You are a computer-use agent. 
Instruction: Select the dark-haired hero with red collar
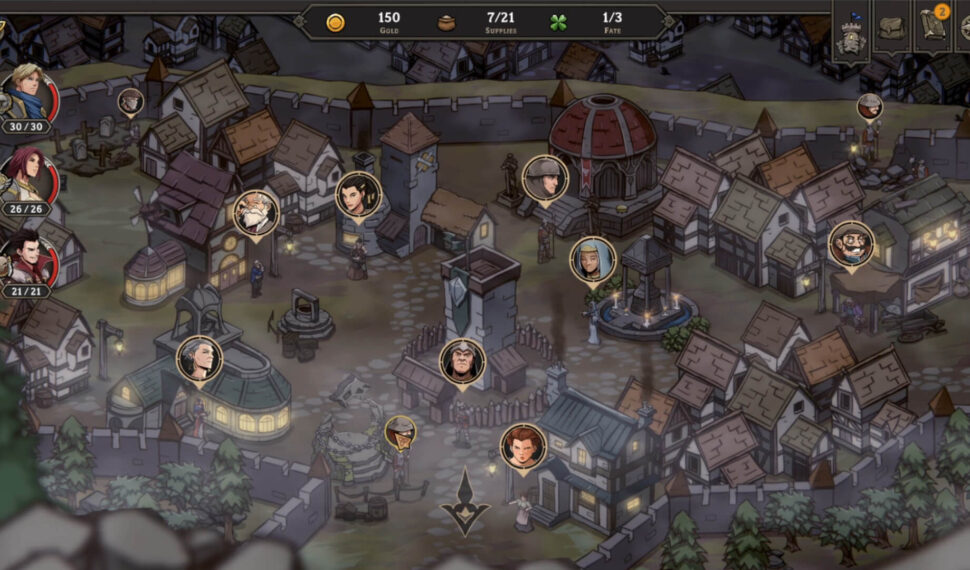28,257
